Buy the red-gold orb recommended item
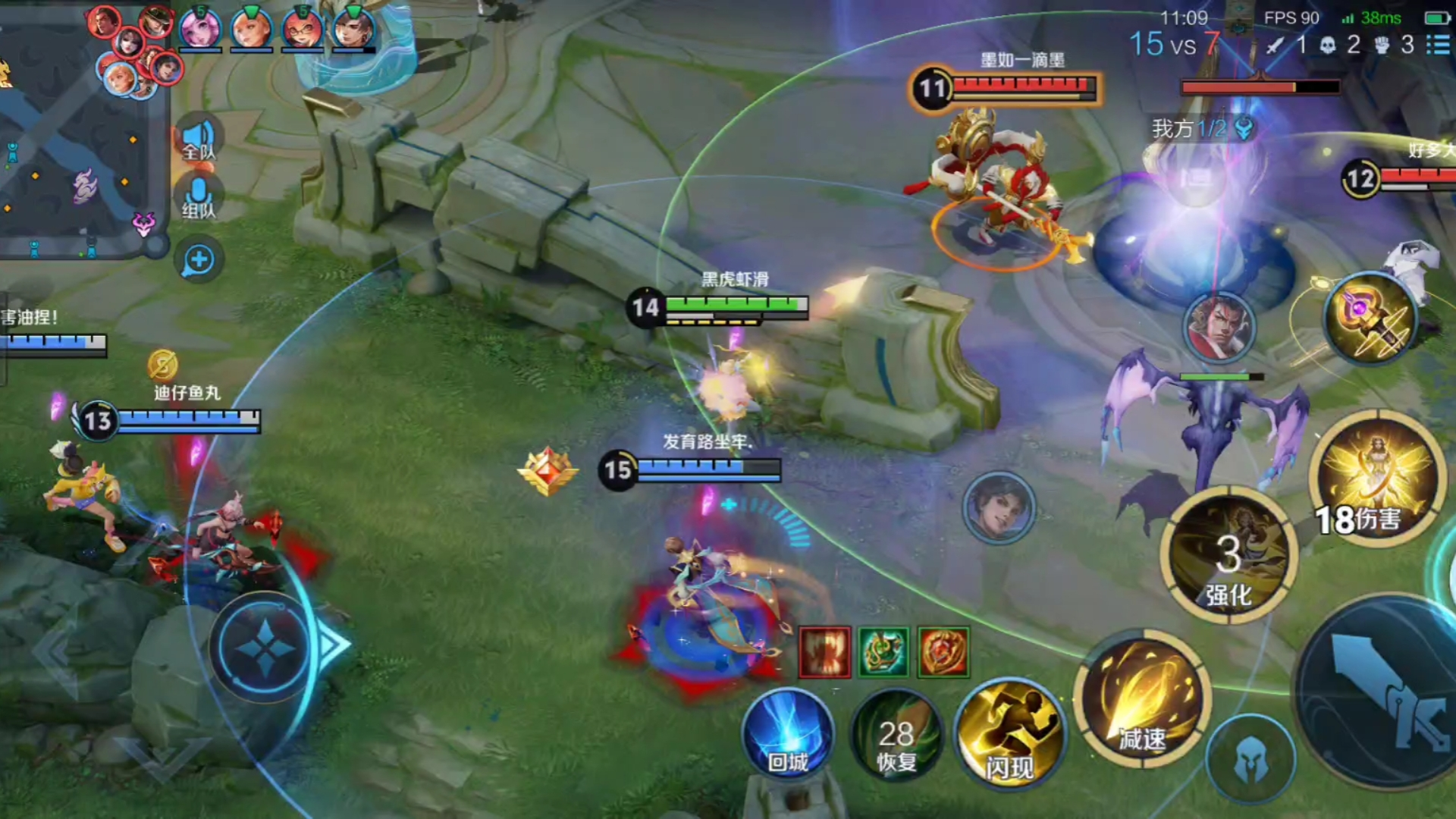1456x819 pixels. click(x=943, y=652)
